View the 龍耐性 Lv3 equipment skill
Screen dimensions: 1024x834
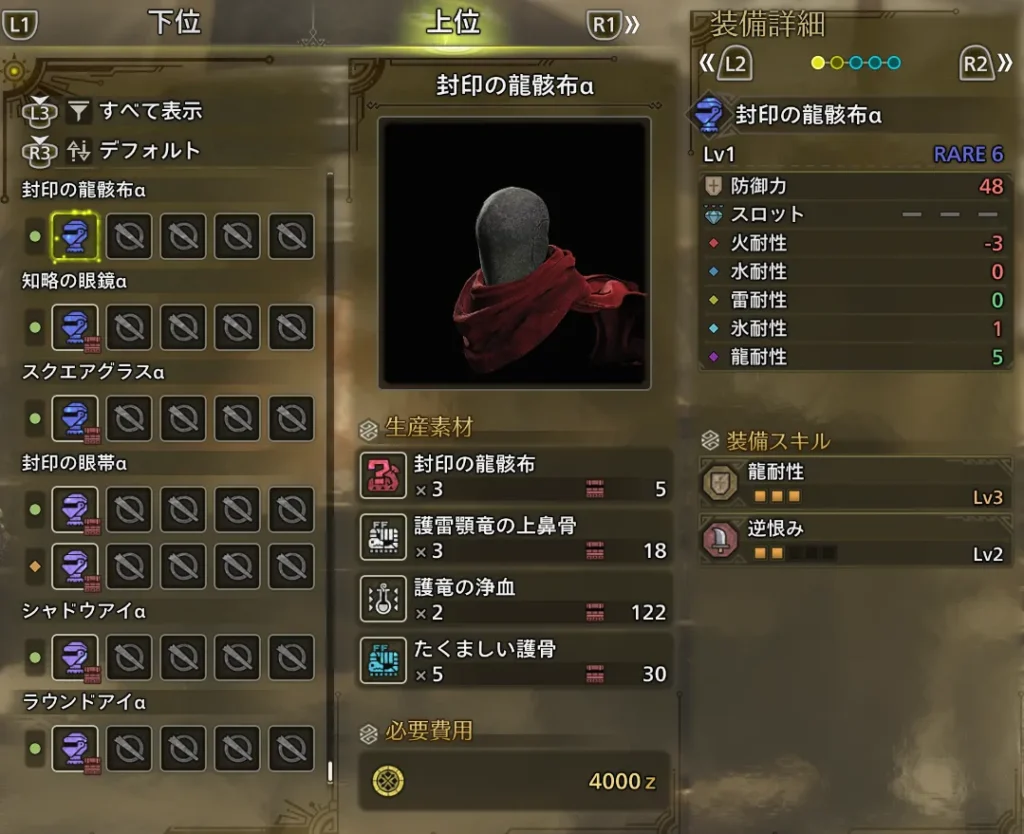[x=856, y=484]
